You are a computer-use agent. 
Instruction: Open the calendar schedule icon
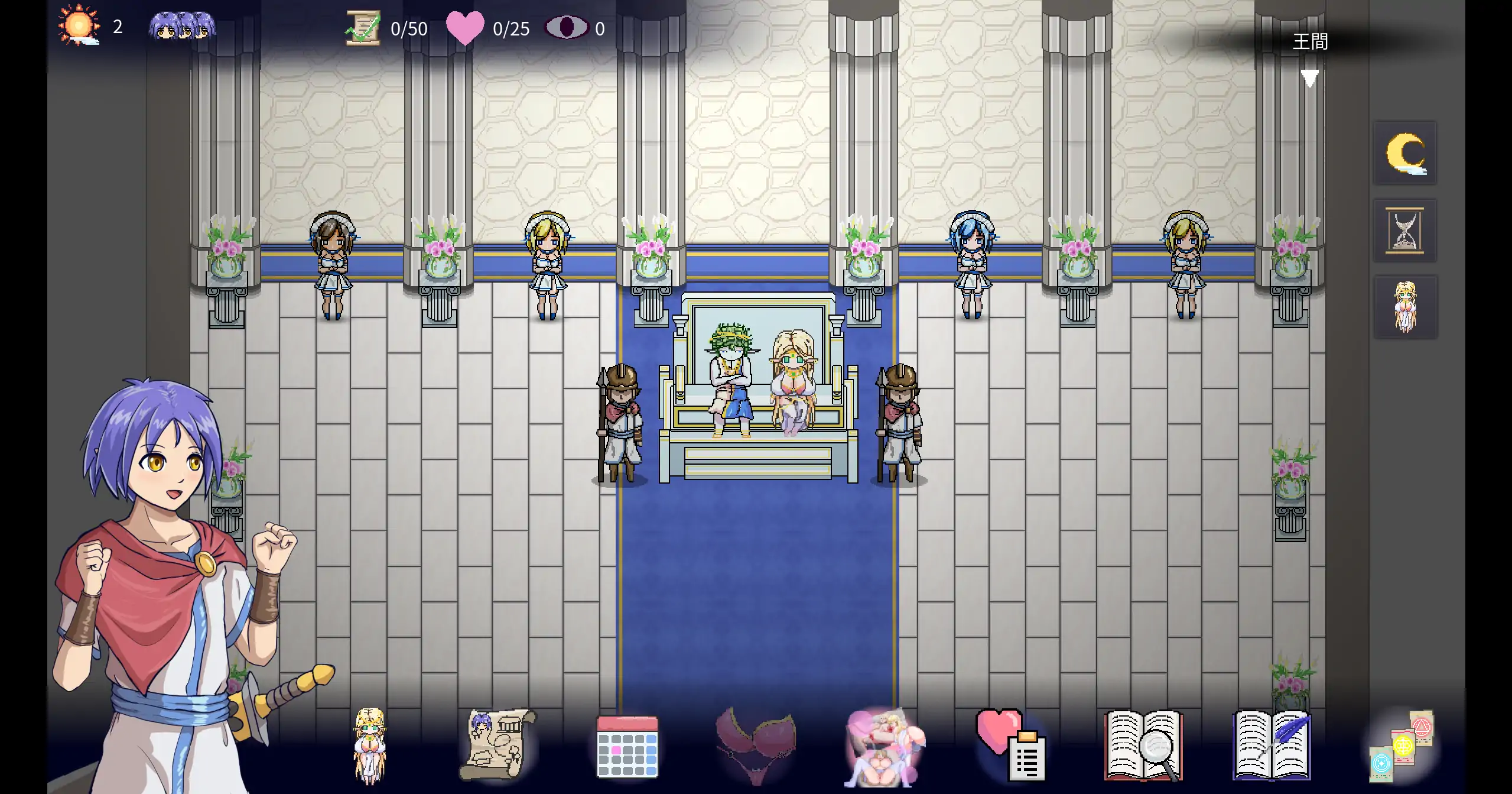(x=626, y=746)
